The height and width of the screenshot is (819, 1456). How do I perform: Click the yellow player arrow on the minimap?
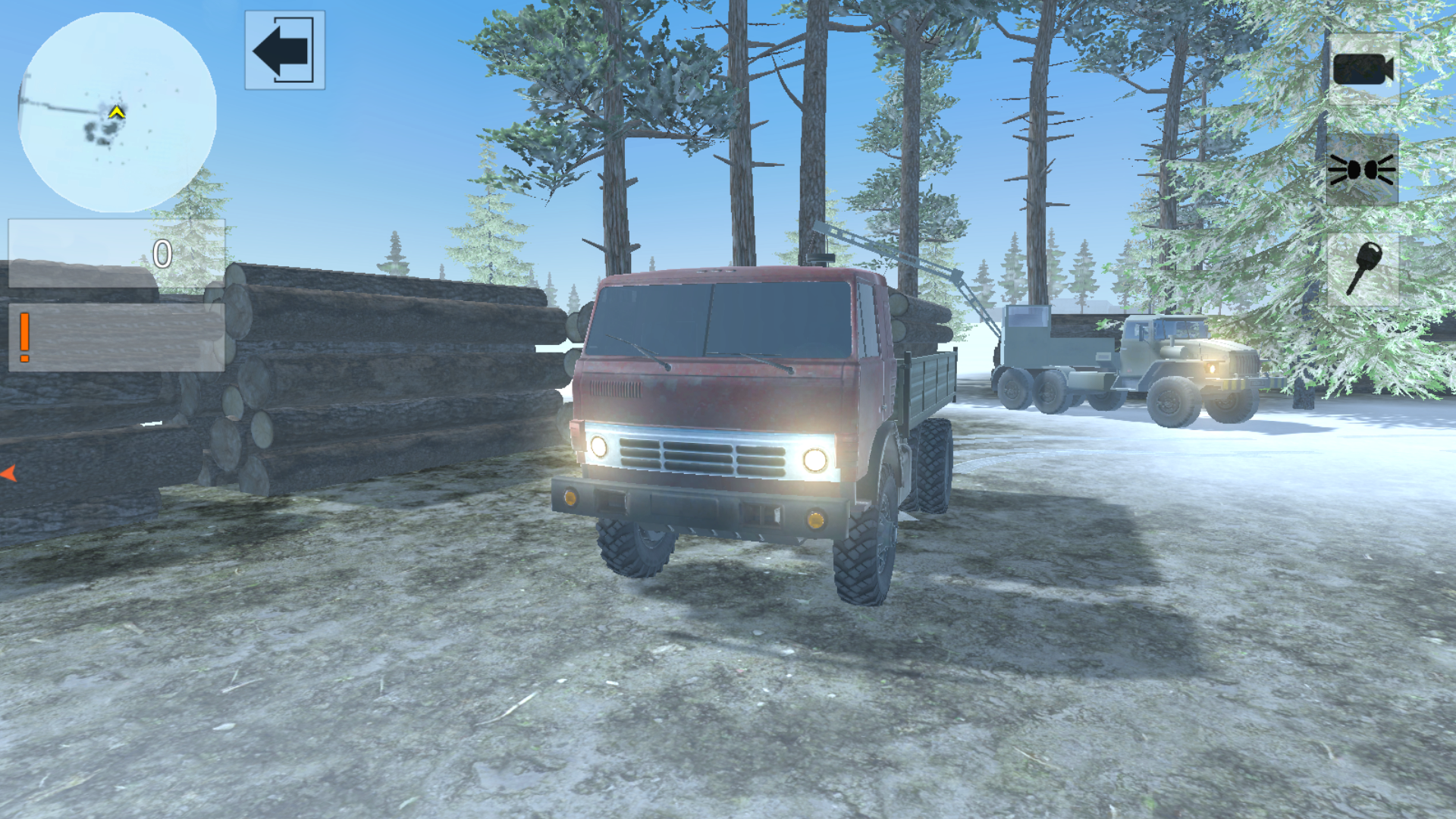115,111
